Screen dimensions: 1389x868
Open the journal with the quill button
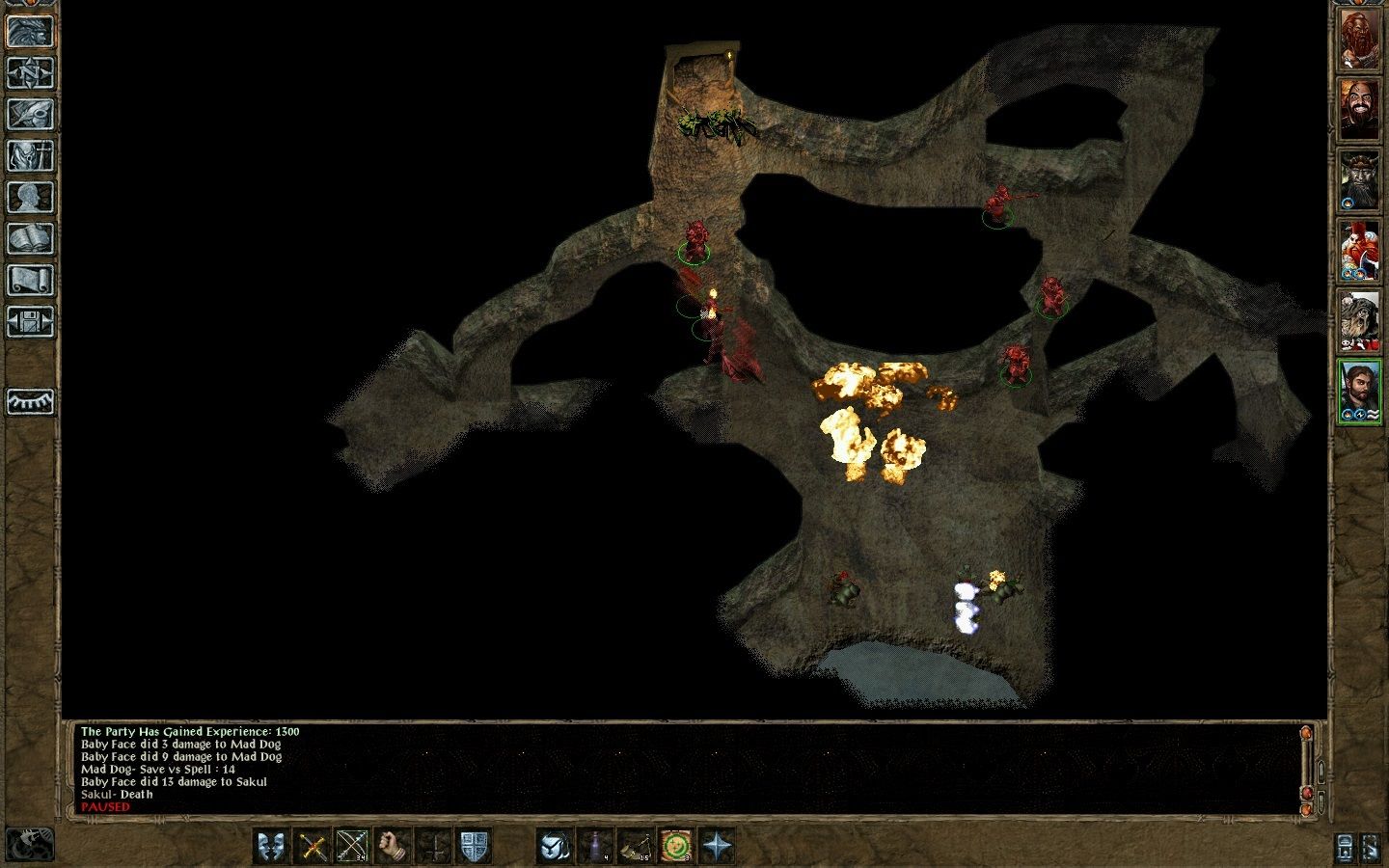(x=30, y=114)
